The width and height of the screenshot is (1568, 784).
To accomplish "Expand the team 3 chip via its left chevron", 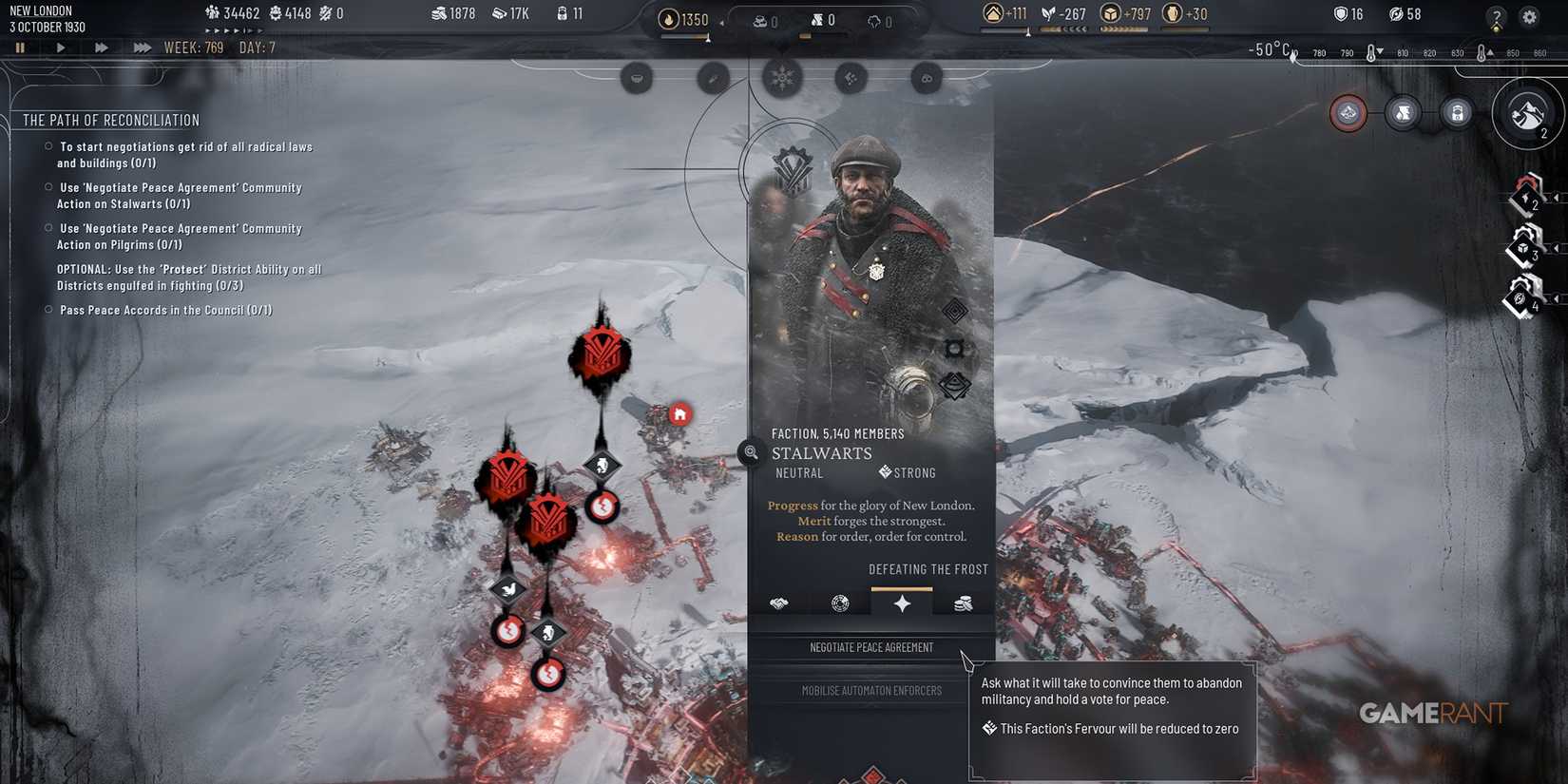I will pyautogui.click(x=1556, y=249).
